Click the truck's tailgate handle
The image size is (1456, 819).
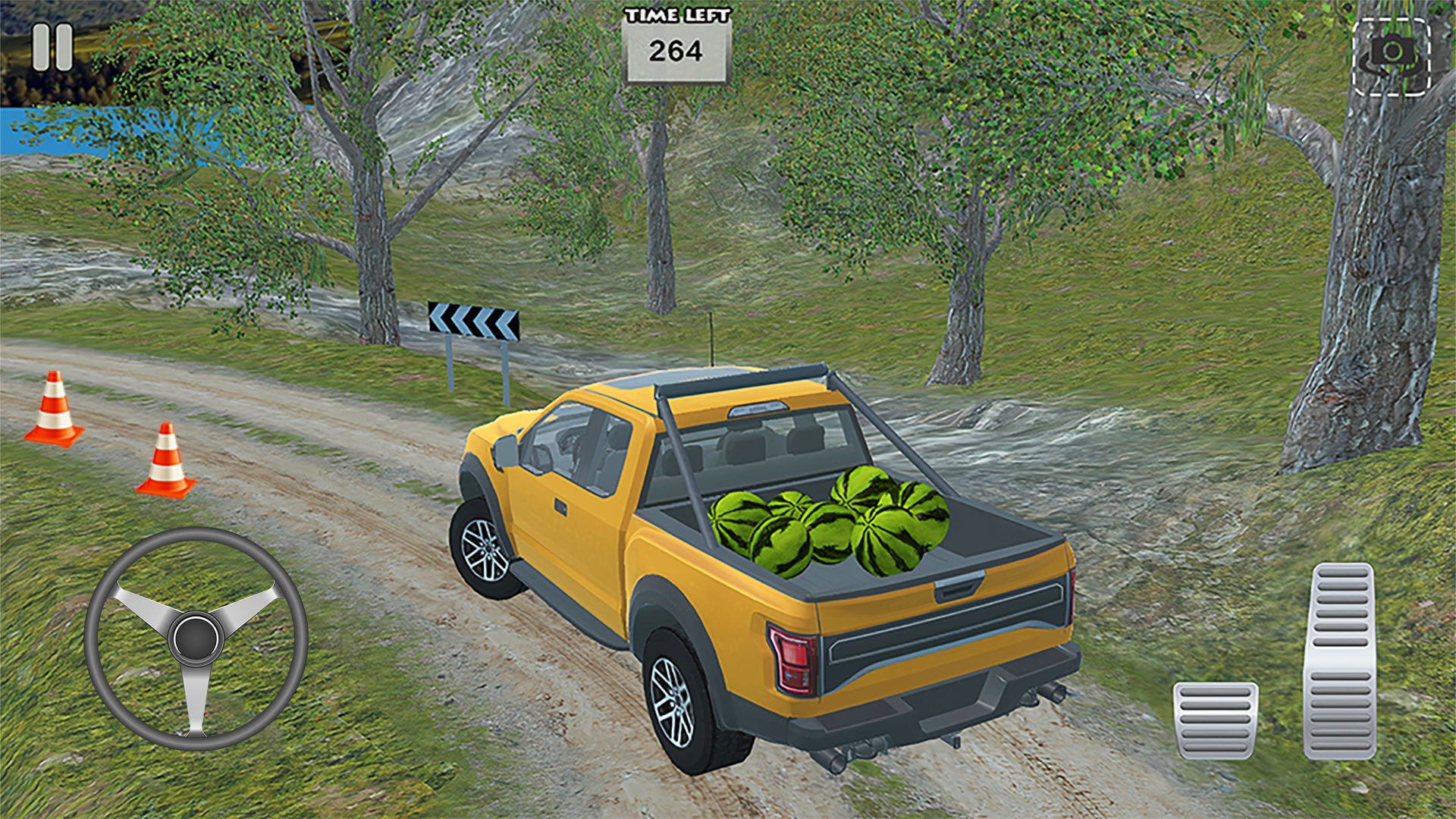(958, 585)
